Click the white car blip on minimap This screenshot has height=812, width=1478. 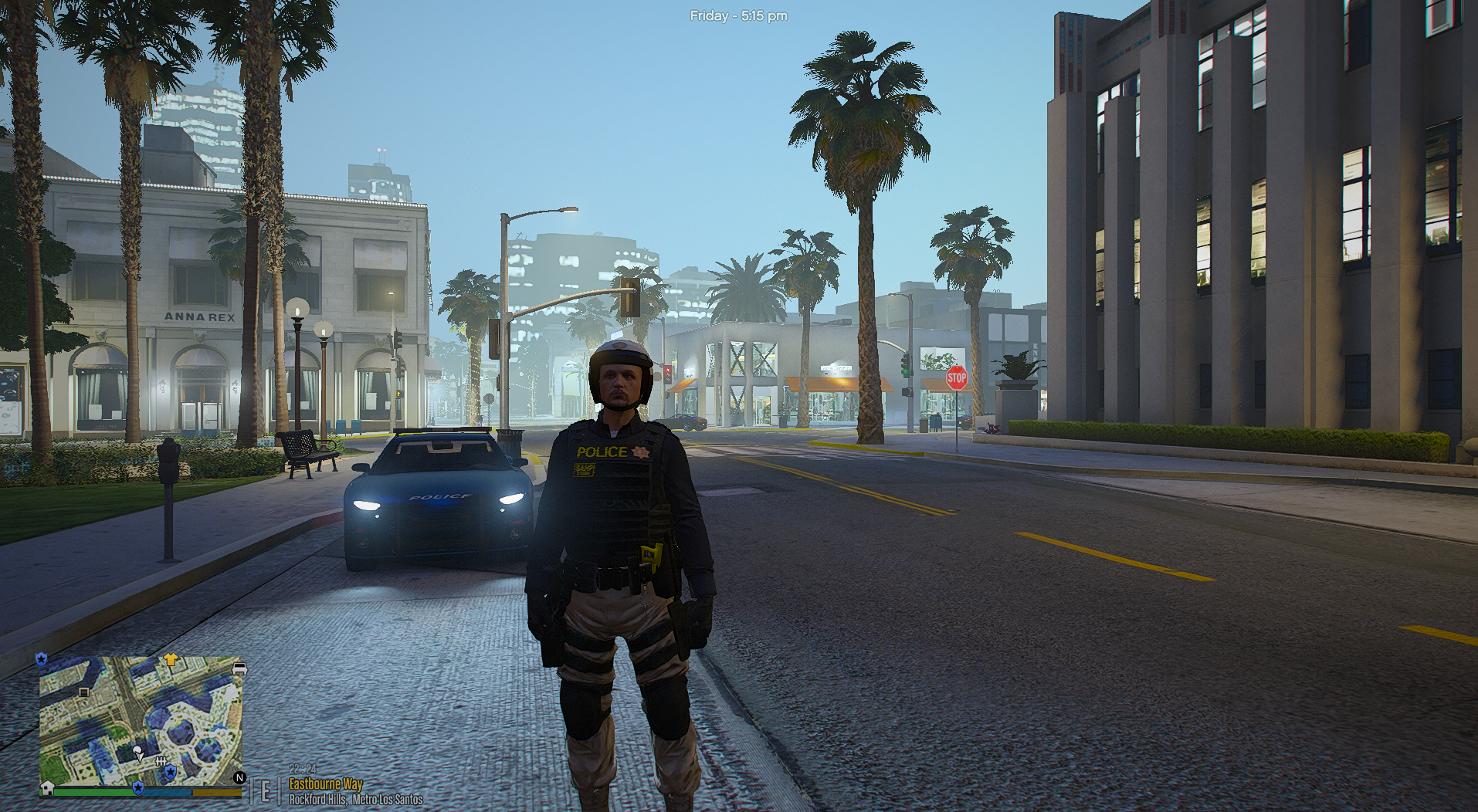tap(239, 668)
